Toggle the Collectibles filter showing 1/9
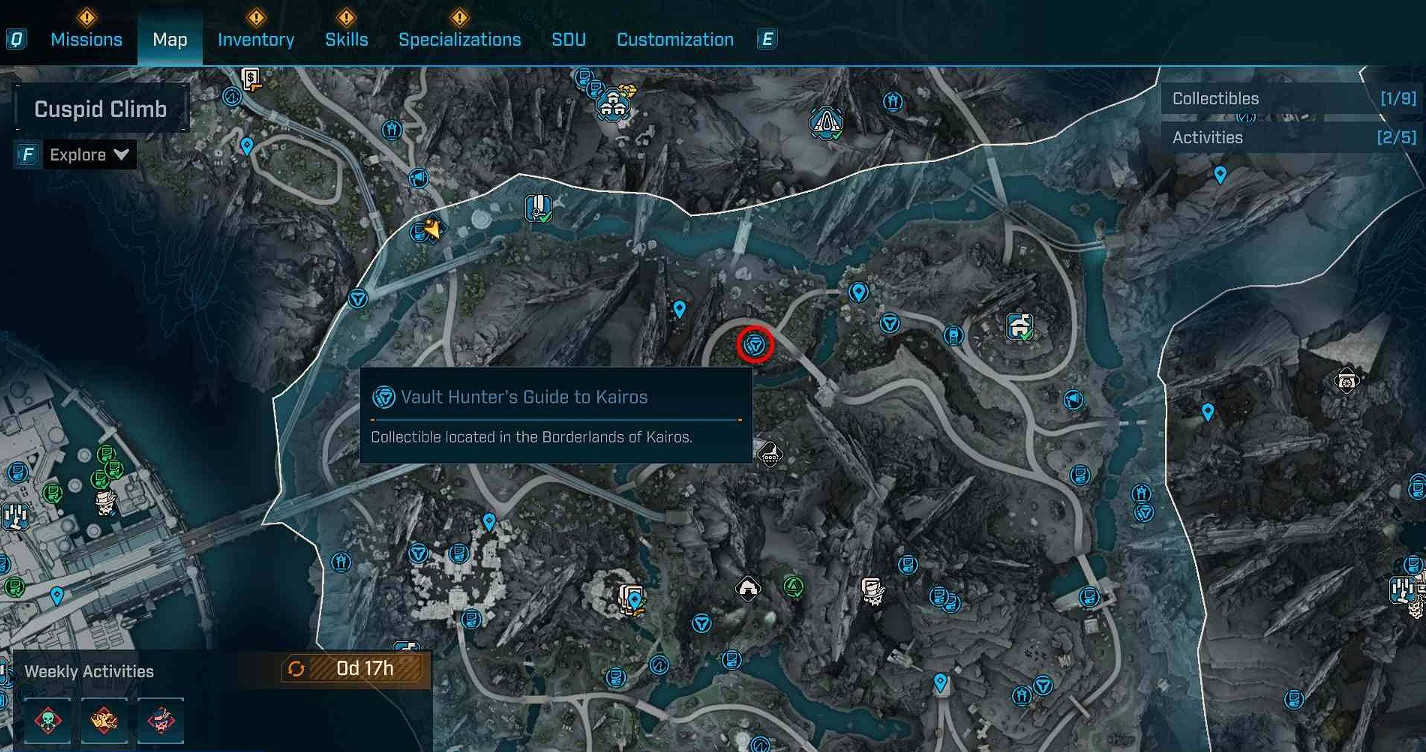 click(x=1290, y=98)
